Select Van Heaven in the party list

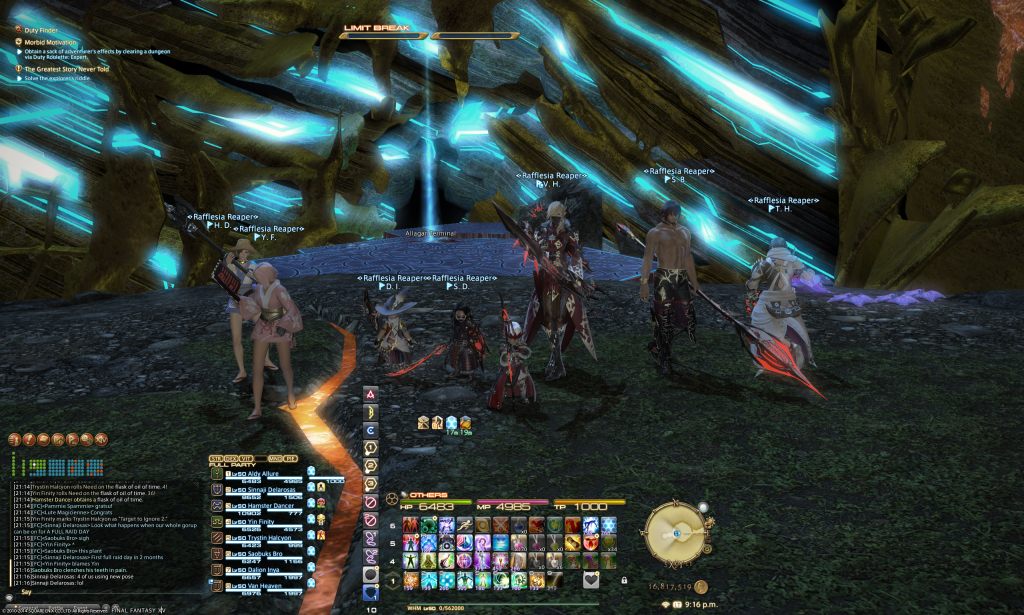(x=257, y=586)
